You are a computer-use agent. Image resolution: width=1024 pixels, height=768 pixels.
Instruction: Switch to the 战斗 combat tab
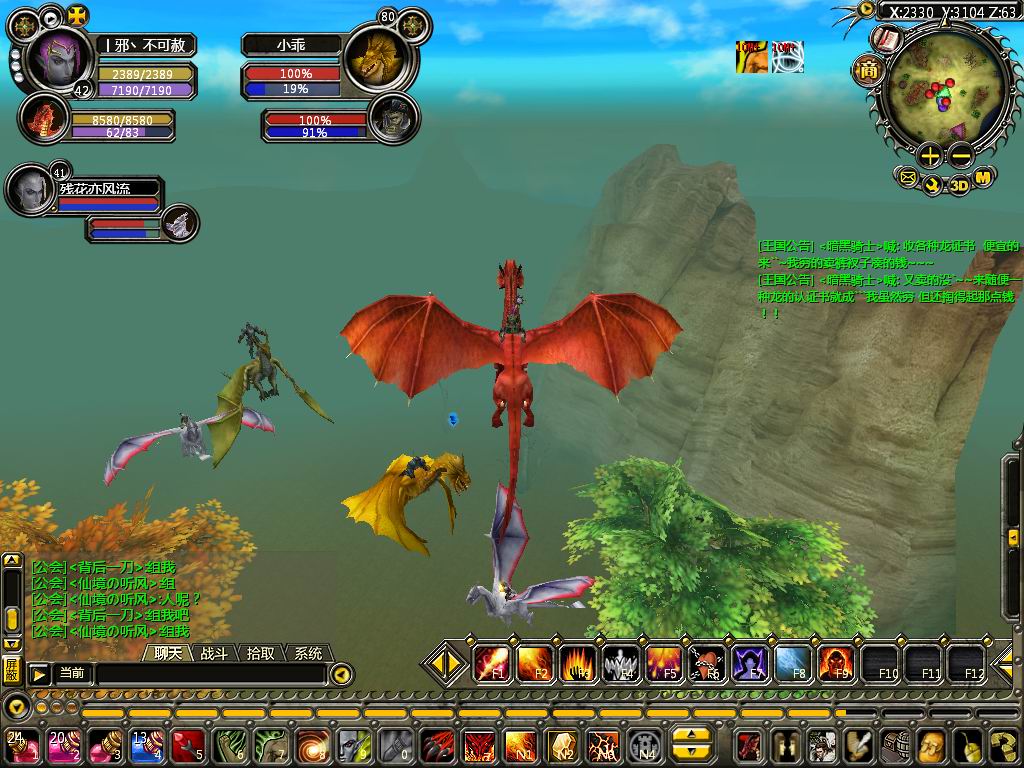(215, 653)
